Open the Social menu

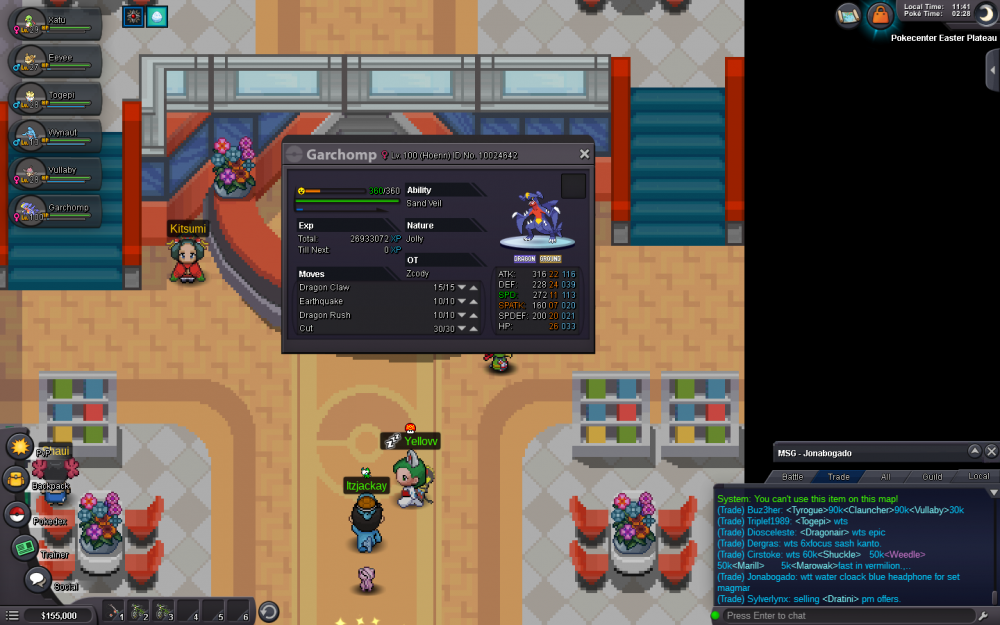pyautogui.click(x=37, y=578)
